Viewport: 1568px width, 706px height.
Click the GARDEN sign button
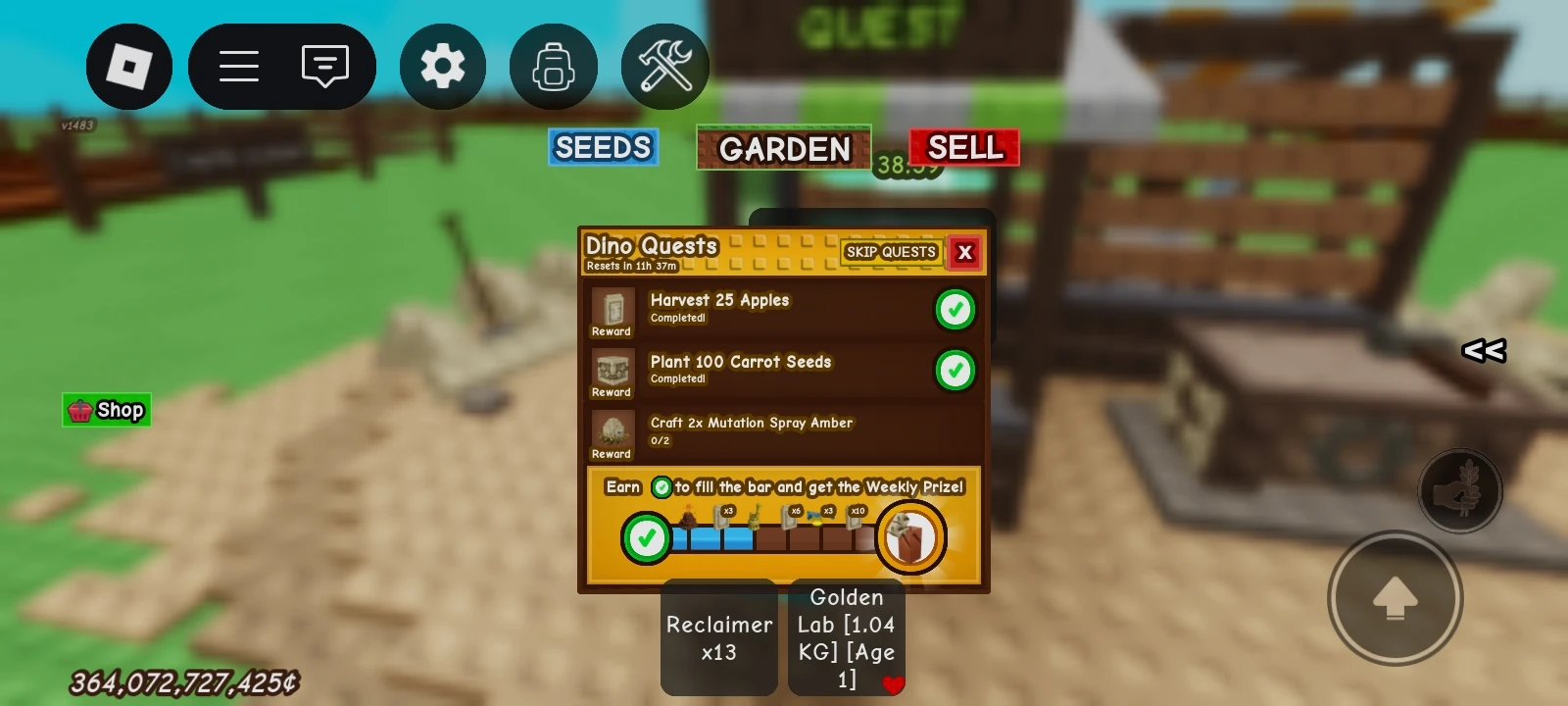pos(783,149)
